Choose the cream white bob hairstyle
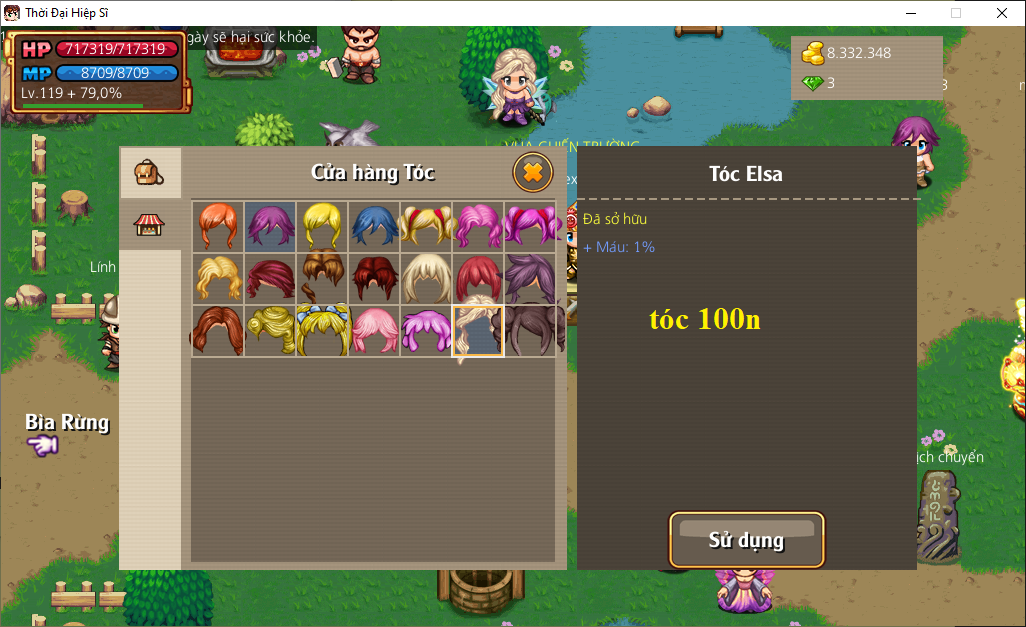 coord(426,278)
